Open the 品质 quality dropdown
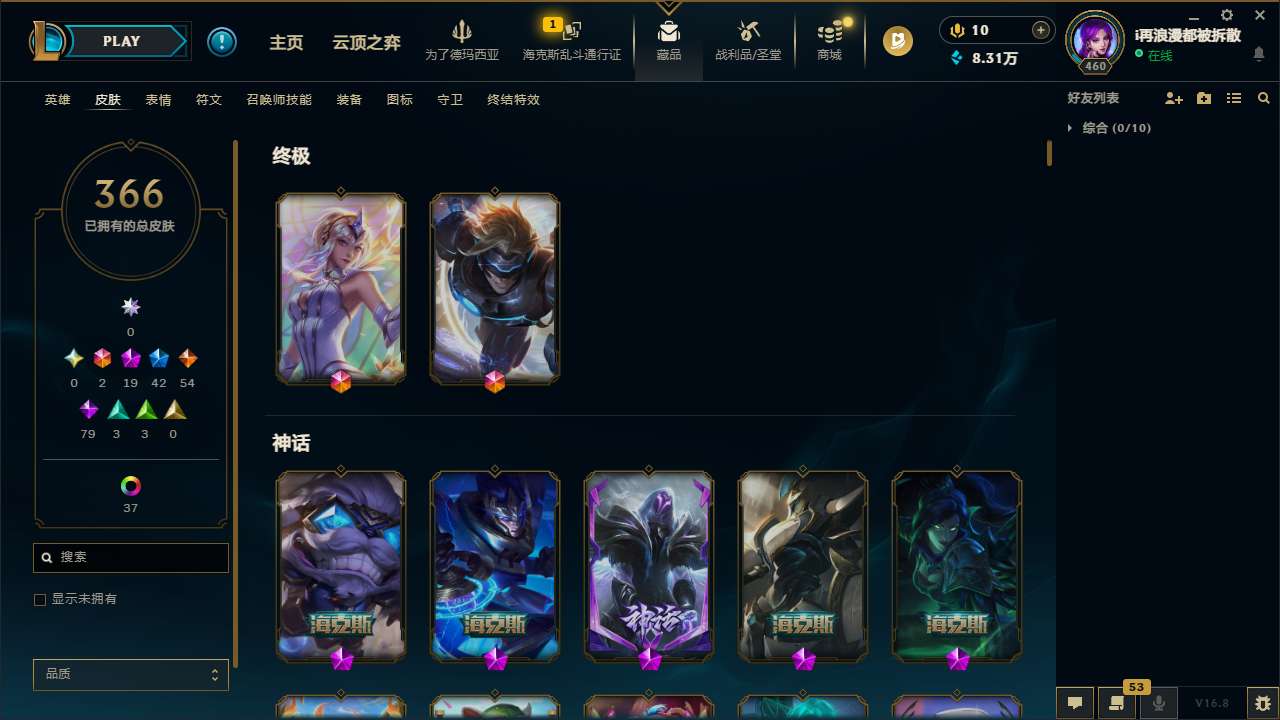The width and height of the screenshot is (1280, 720). pyautogui.click(x=130, y=674)
